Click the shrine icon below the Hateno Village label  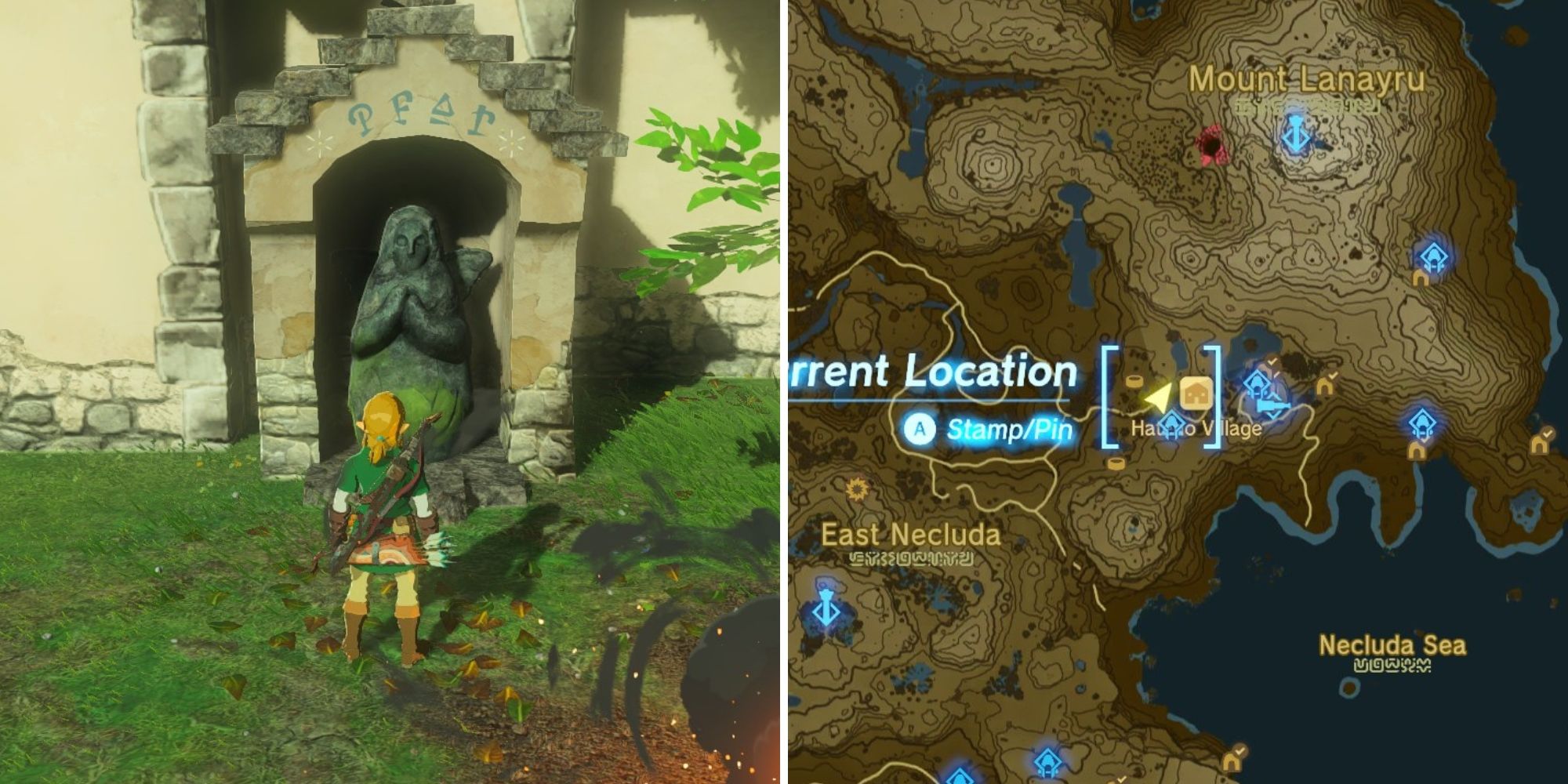[x=1172, y=423]
